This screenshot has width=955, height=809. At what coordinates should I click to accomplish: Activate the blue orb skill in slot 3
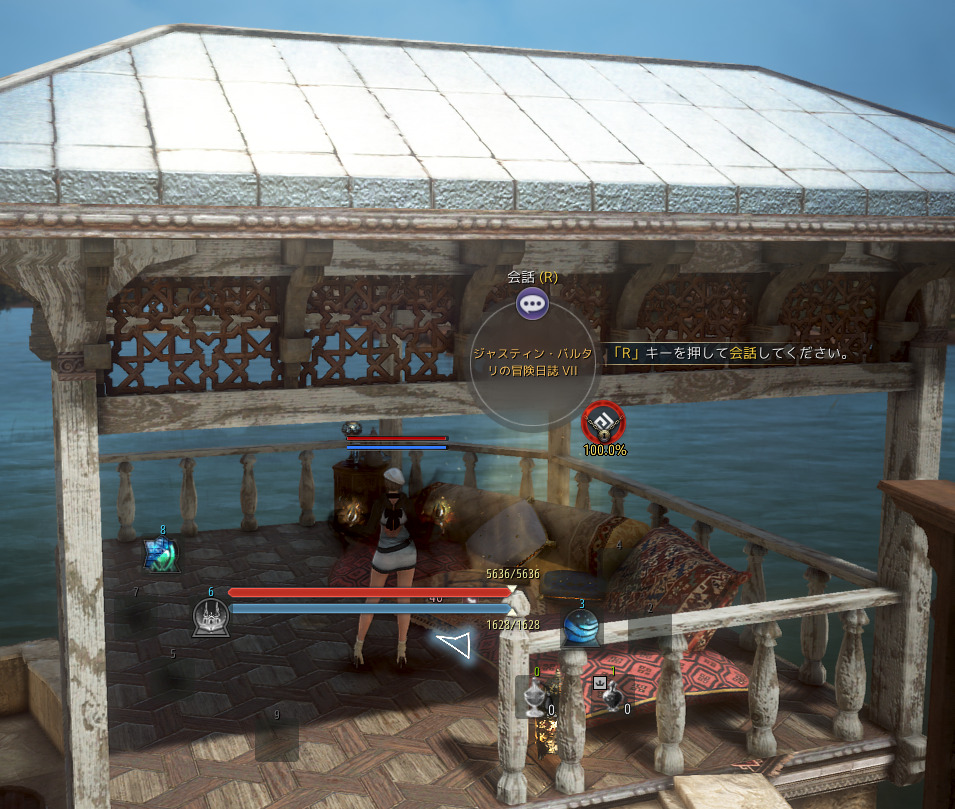[x=581, y=628]
